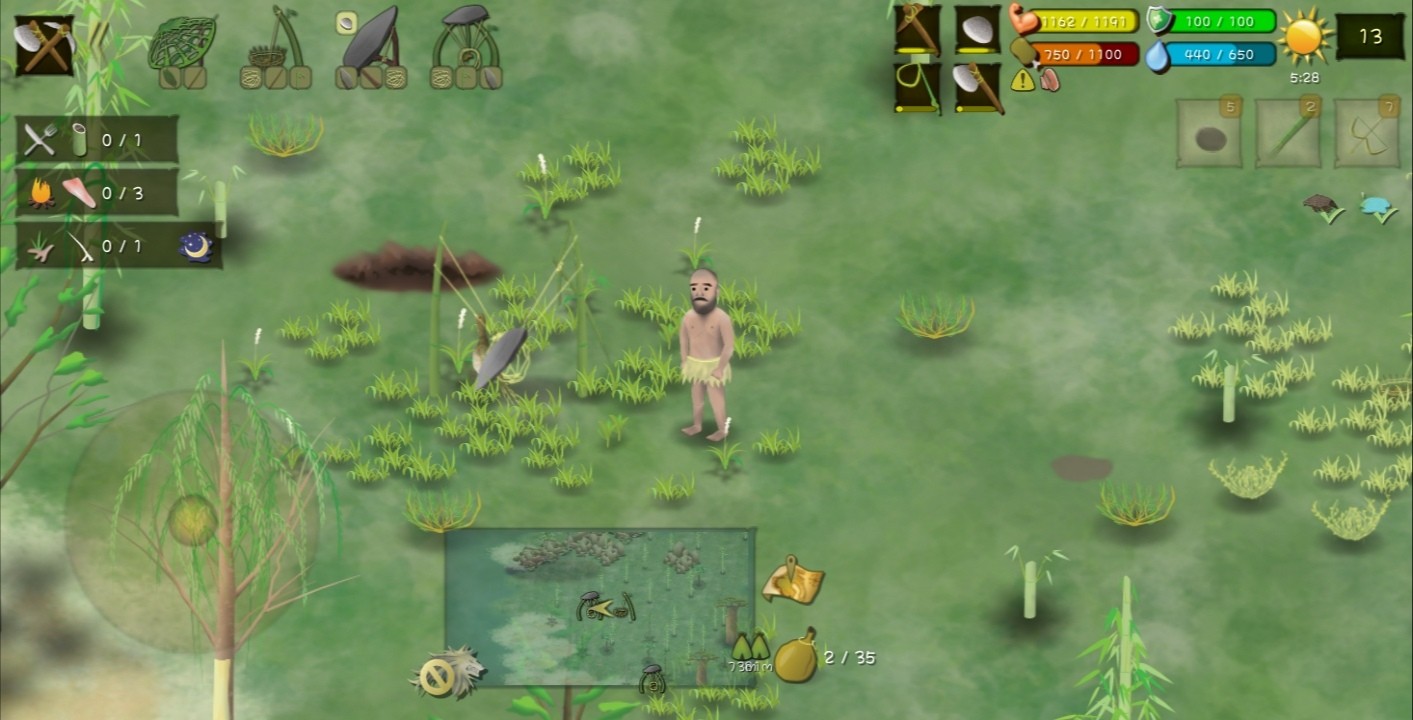Equip the green rope snare slot
Viewport: 1413px width, 720px height.
917,87
